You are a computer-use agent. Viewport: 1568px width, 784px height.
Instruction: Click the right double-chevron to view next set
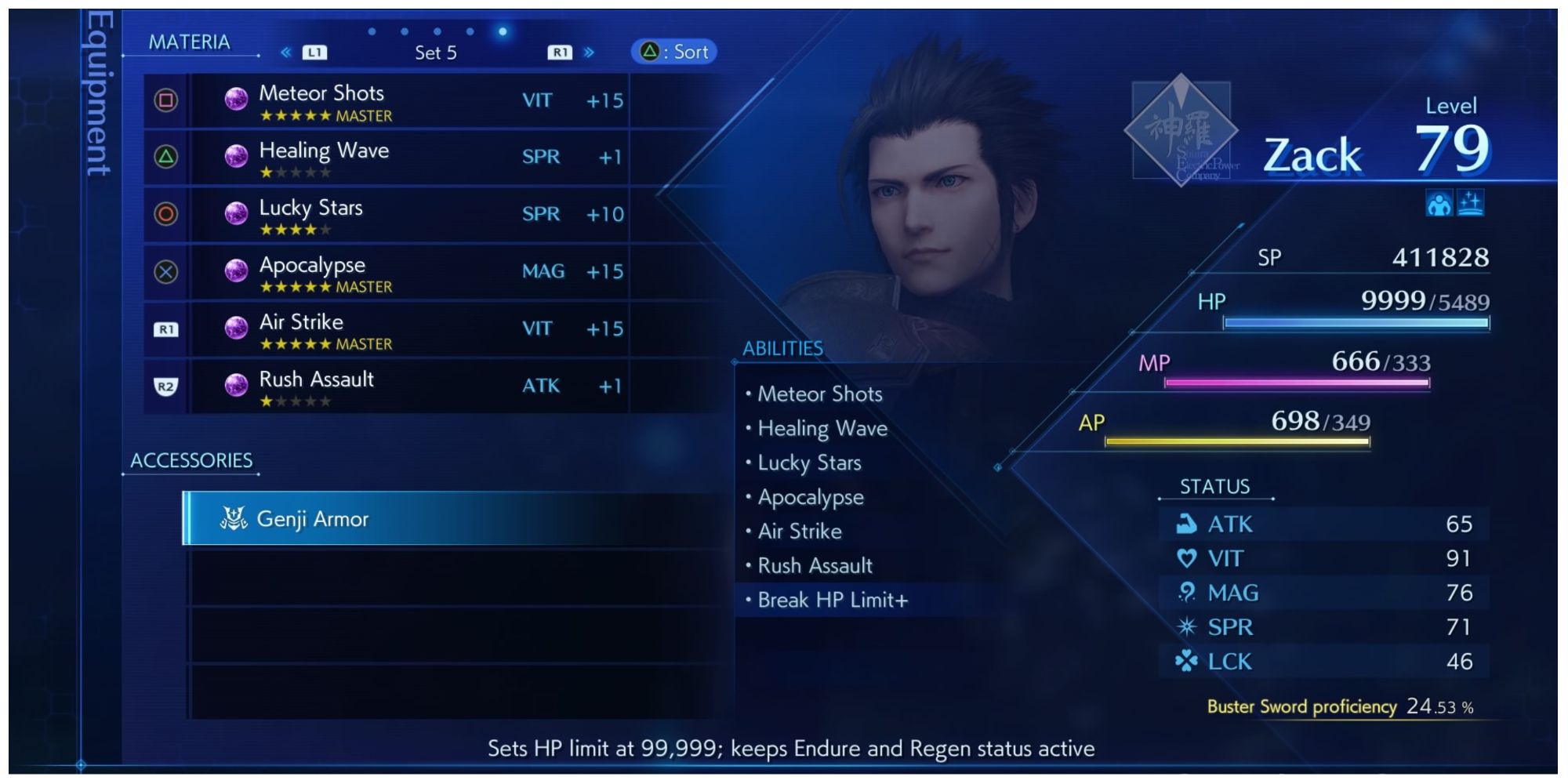tap(587, 51)
